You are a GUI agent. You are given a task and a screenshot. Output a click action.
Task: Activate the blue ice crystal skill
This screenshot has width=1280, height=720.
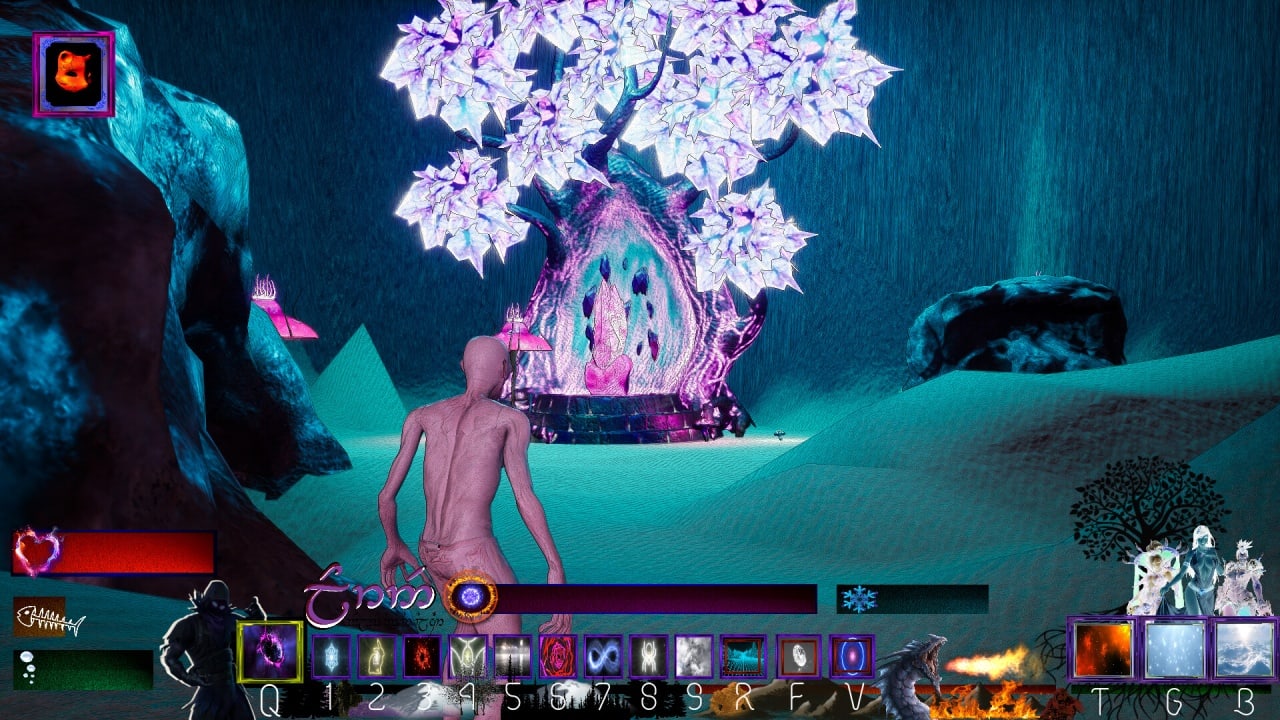pyautogui.click(x=331, y=656)
